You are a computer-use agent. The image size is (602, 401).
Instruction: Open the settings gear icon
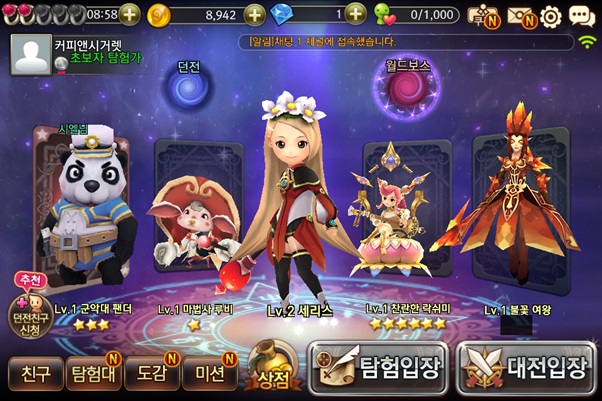551,16
